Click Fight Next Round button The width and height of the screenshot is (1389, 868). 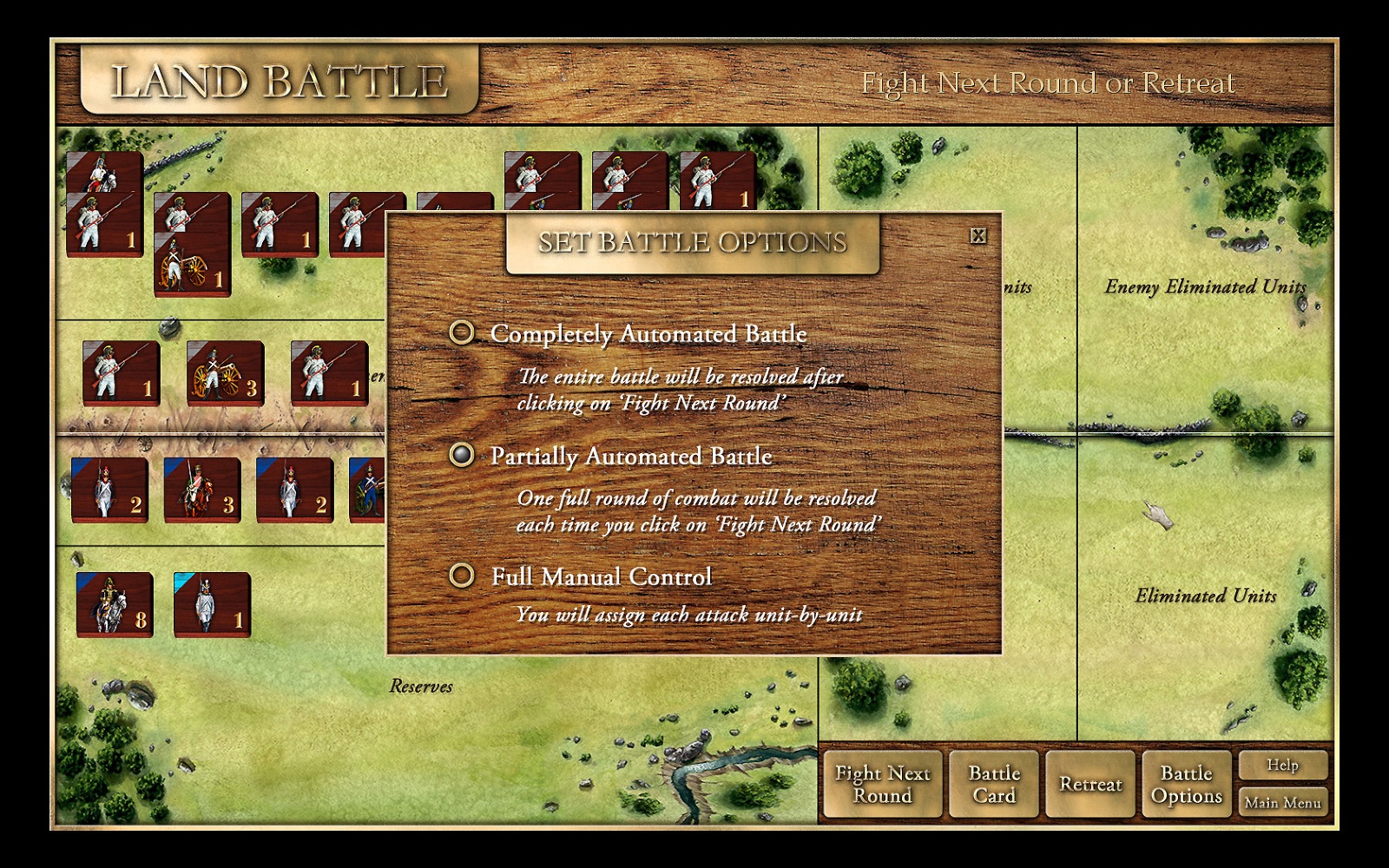(x=882, y=785)
